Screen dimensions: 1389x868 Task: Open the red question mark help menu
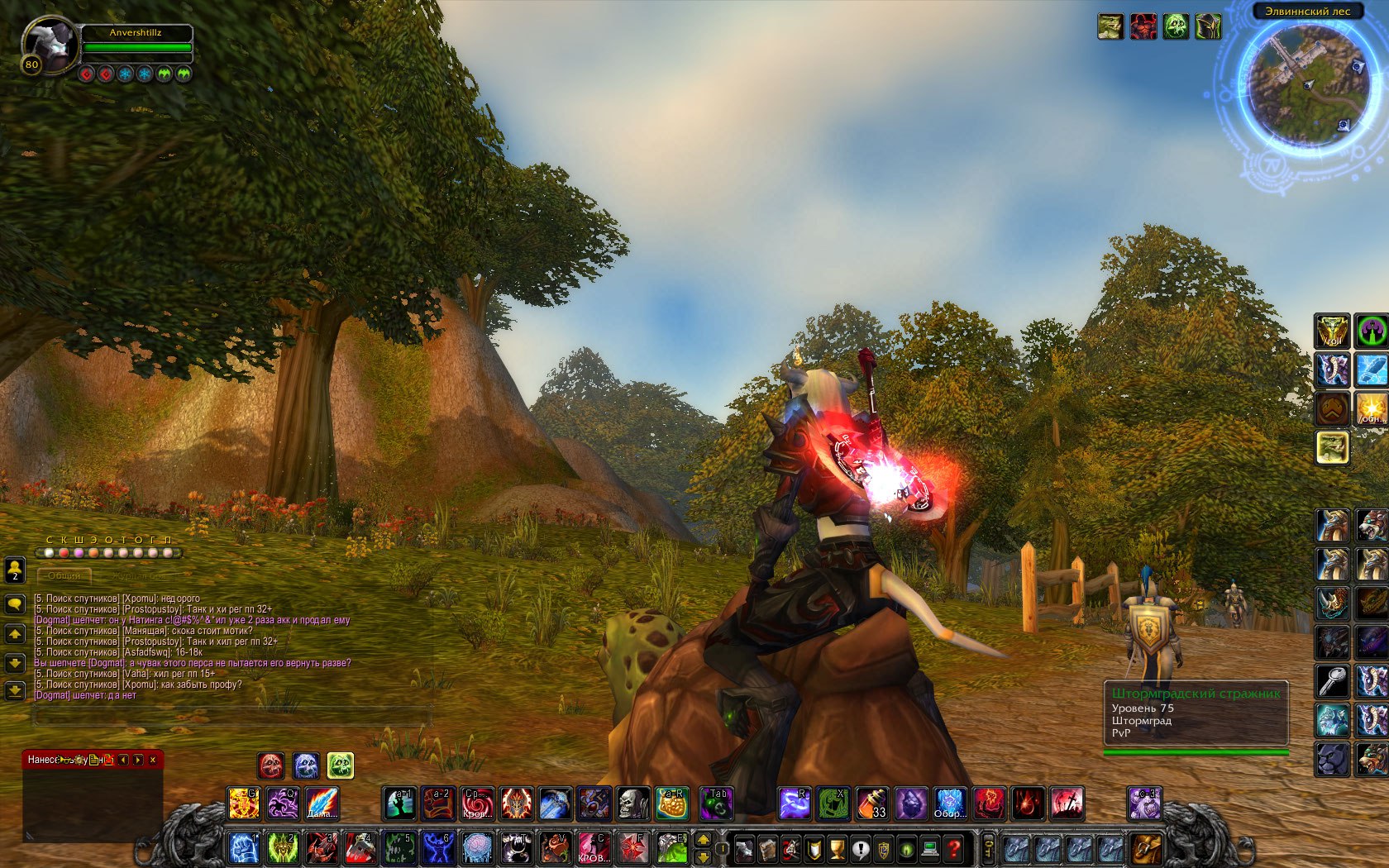(953, 848)
